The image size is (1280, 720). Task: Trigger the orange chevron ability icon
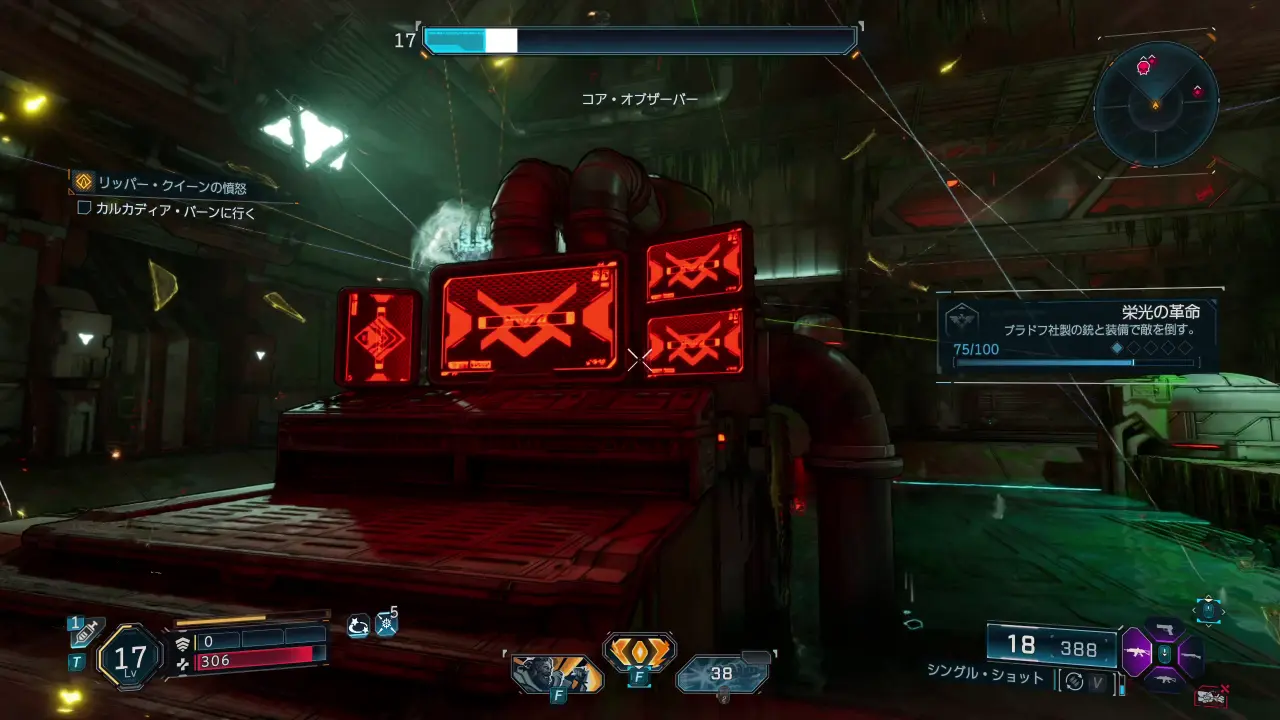click(639, 652)
